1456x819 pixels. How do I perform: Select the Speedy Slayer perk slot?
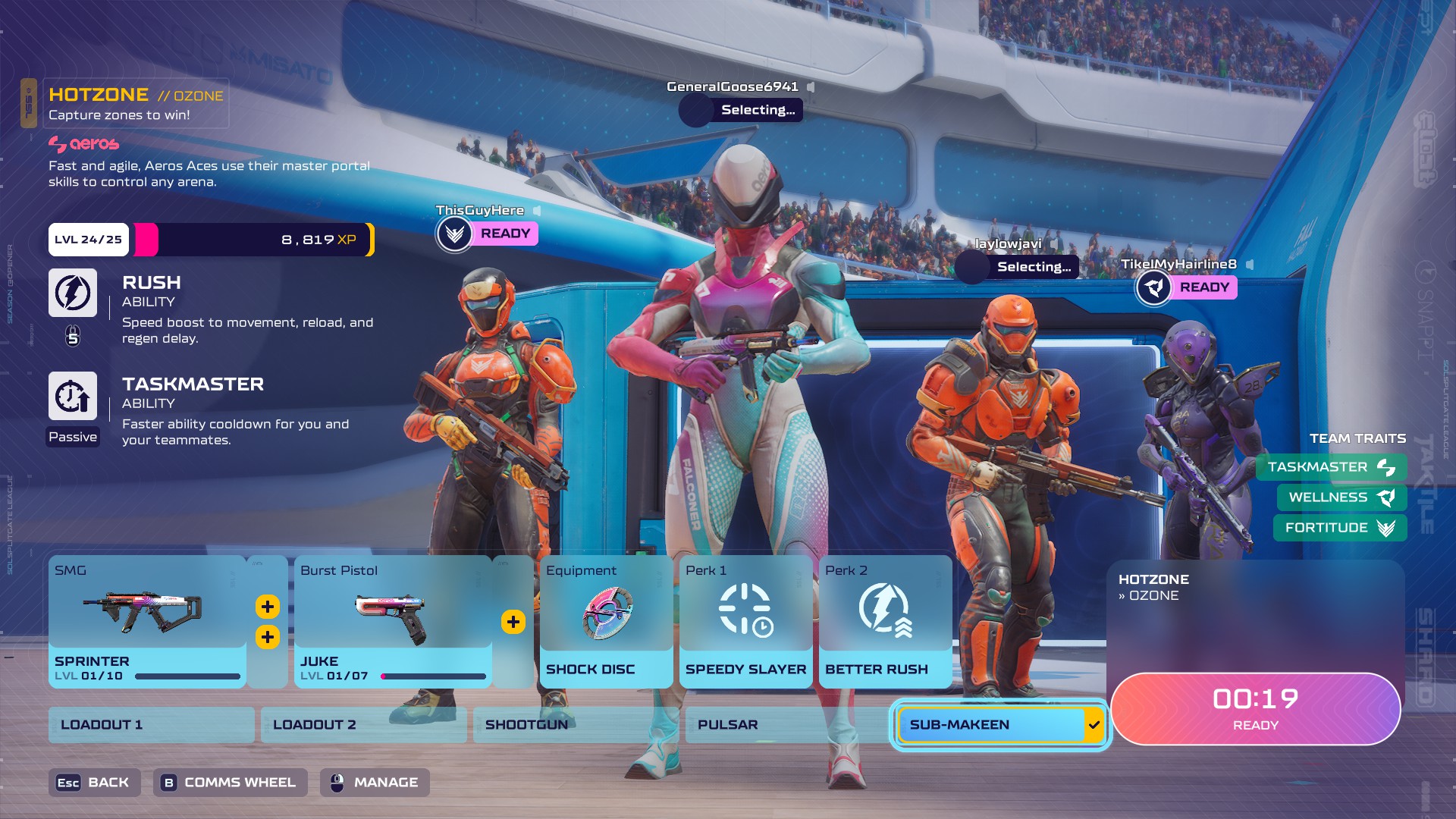[745, 621]
